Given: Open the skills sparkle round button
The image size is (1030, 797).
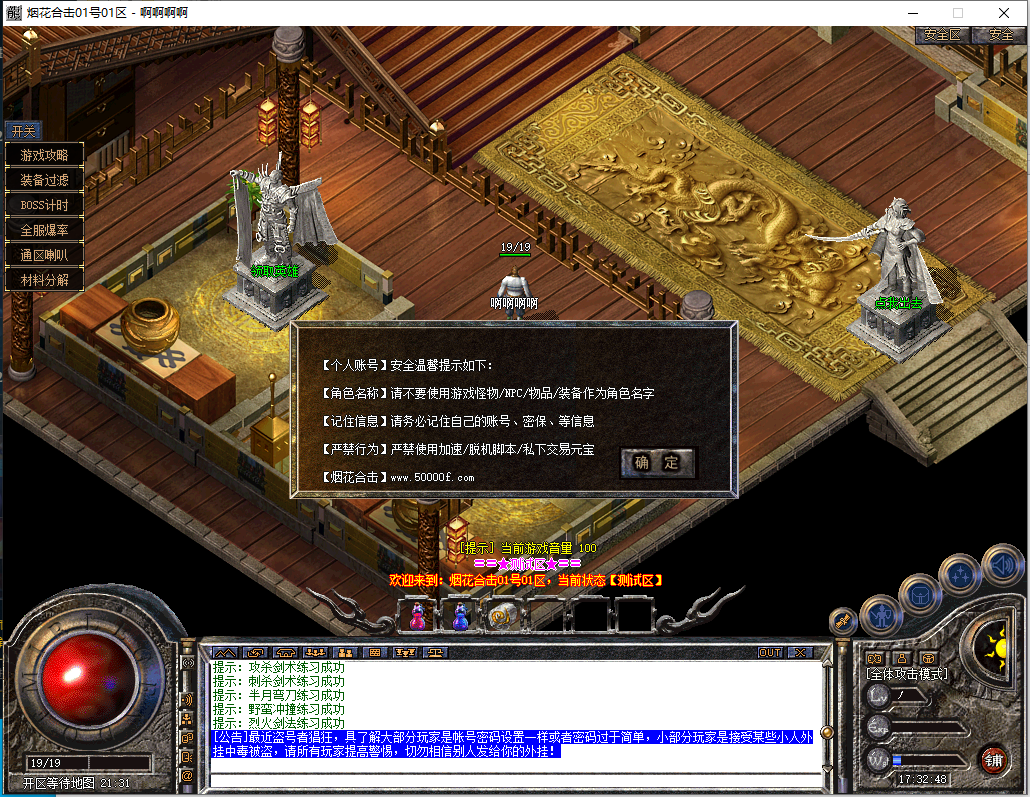Looking at the screenshot, I should click(x=960, y=574).
